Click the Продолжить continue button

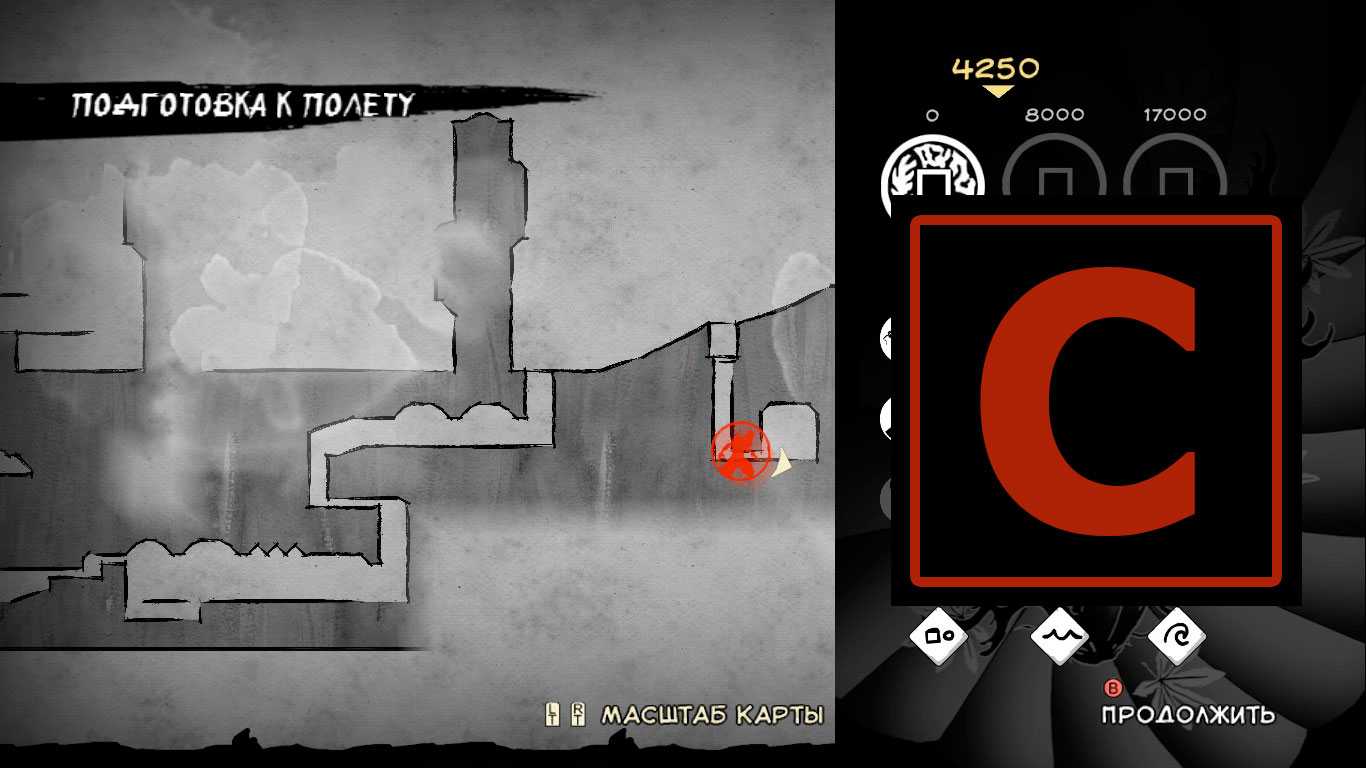[x=1187, y=713]
